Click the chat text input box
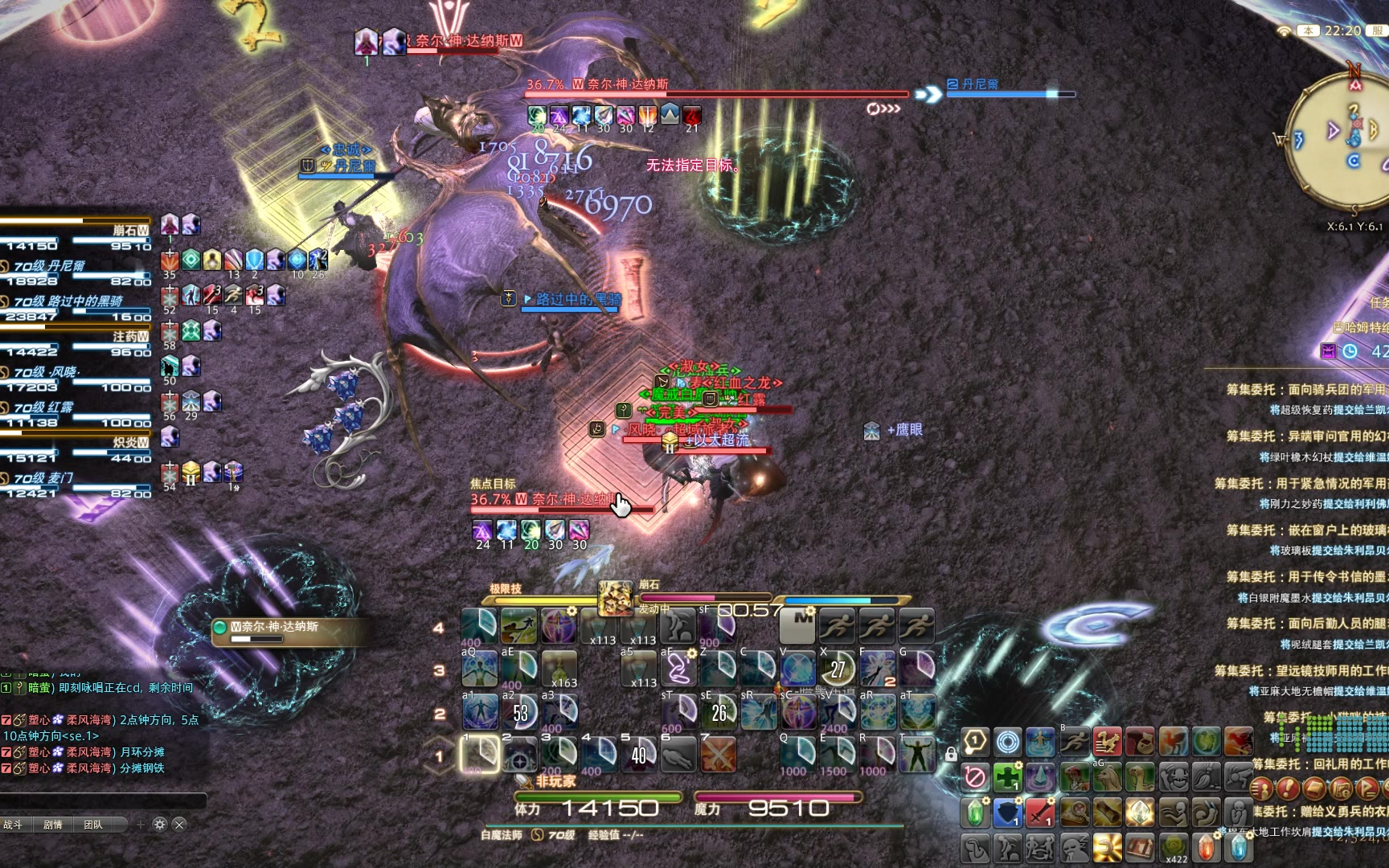The height and width of the screenshot is (868, 1389). point(103,800)
